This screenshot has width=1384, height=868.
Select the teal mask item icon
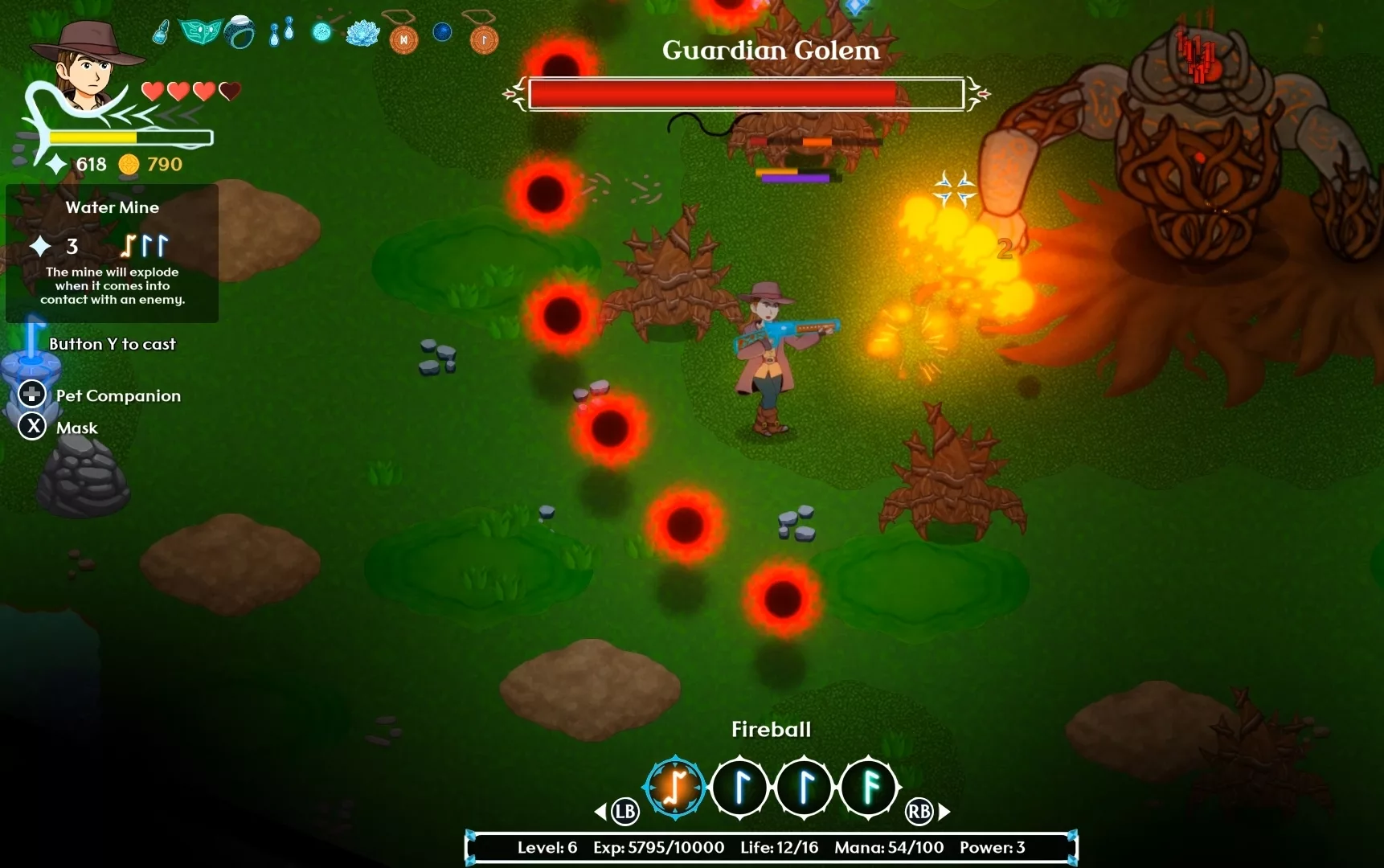point(200,32)
